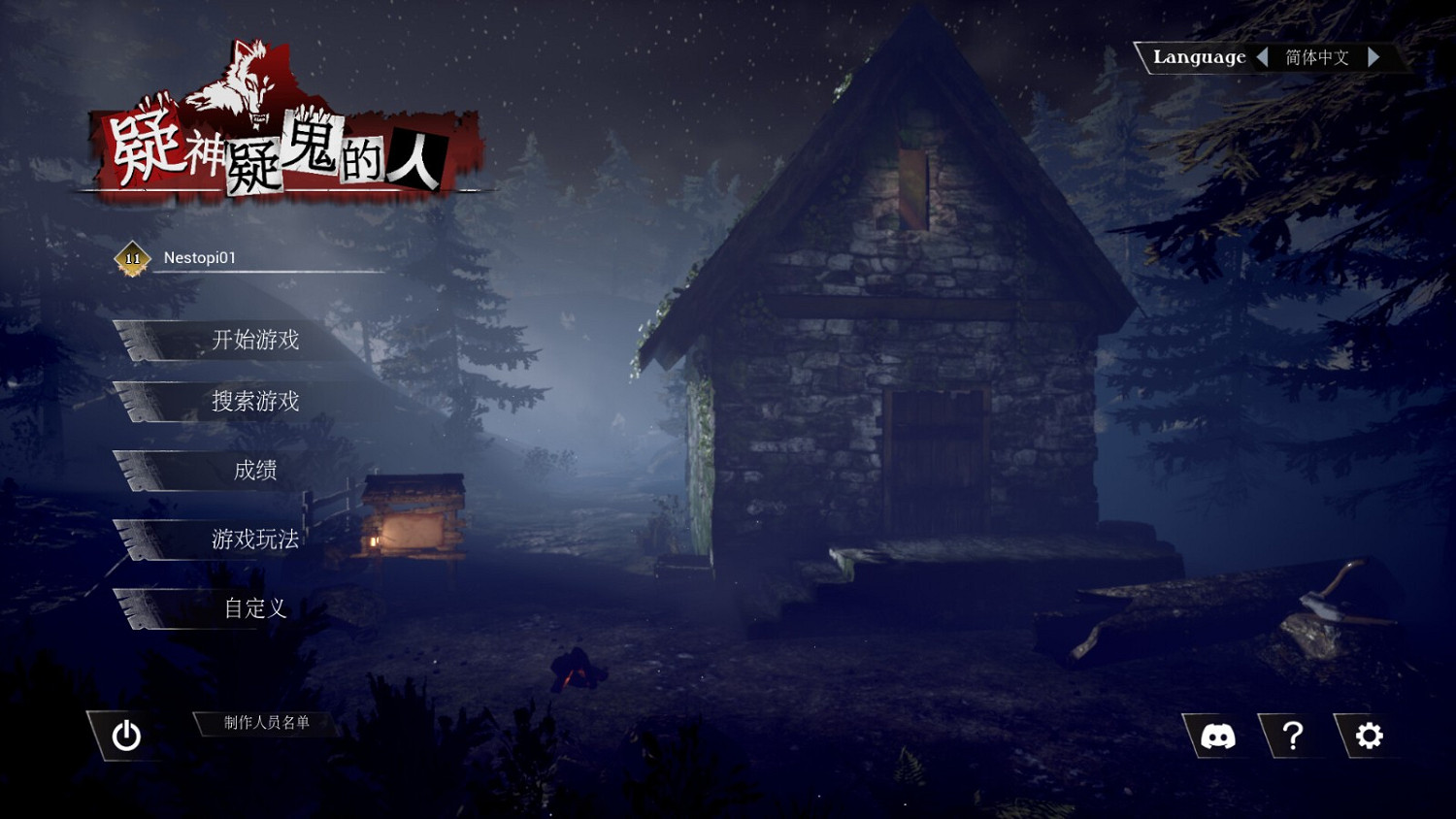Screen dimensions: 1456x819
Task: Click the level 11 badge icon
Action: tap(132, 259)
